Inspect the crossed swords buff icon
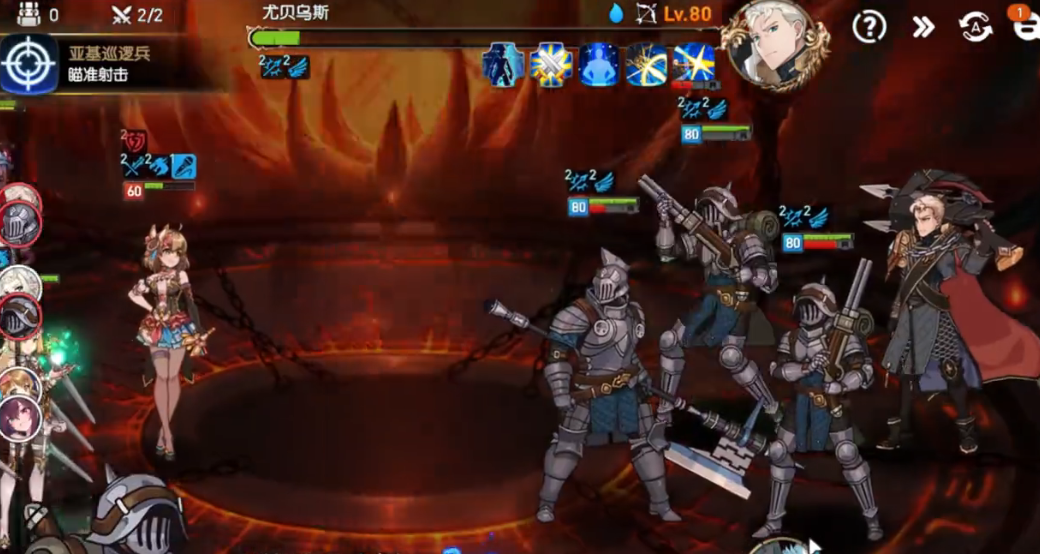The image size is (1040, 554). pos(551,65)
